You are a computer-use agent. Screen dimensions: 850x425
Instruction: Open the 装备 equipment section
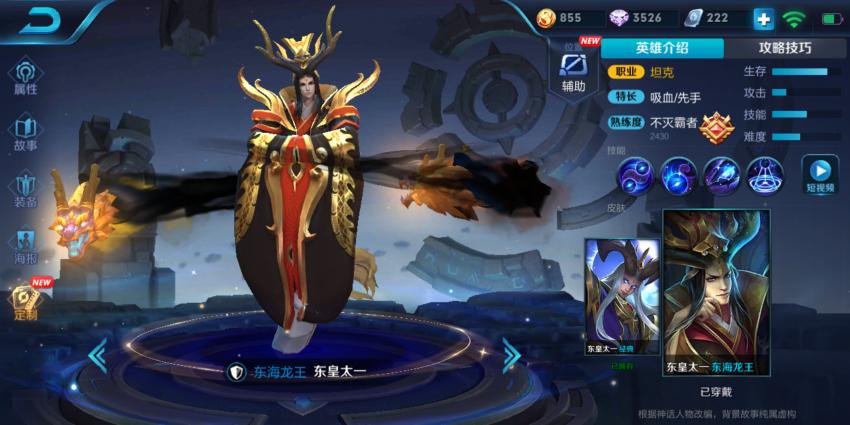coord(25,189)
